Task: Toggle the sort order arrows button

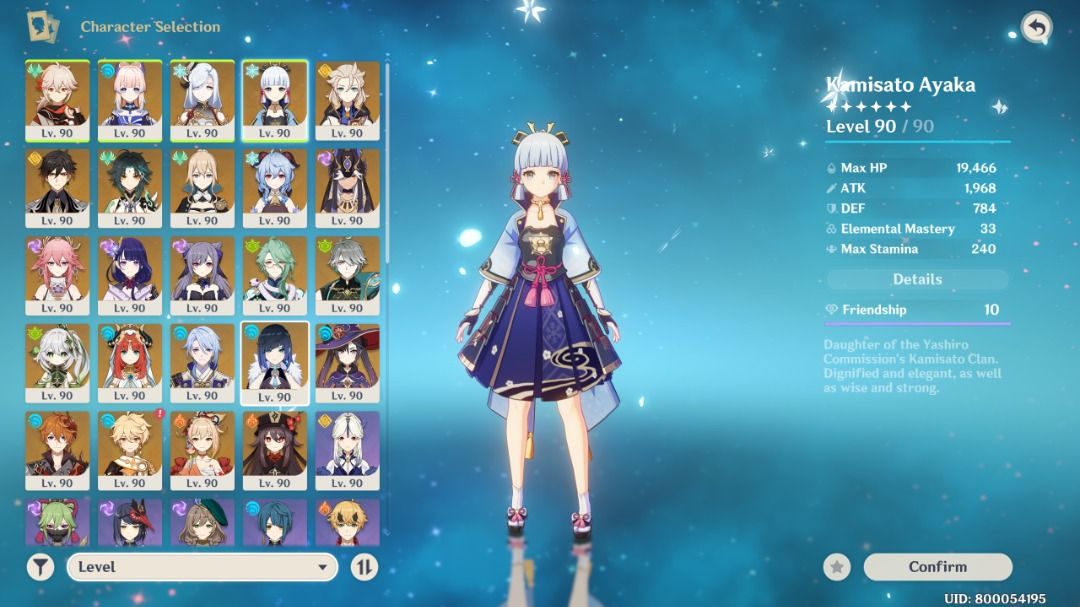Action: (365, 567)
